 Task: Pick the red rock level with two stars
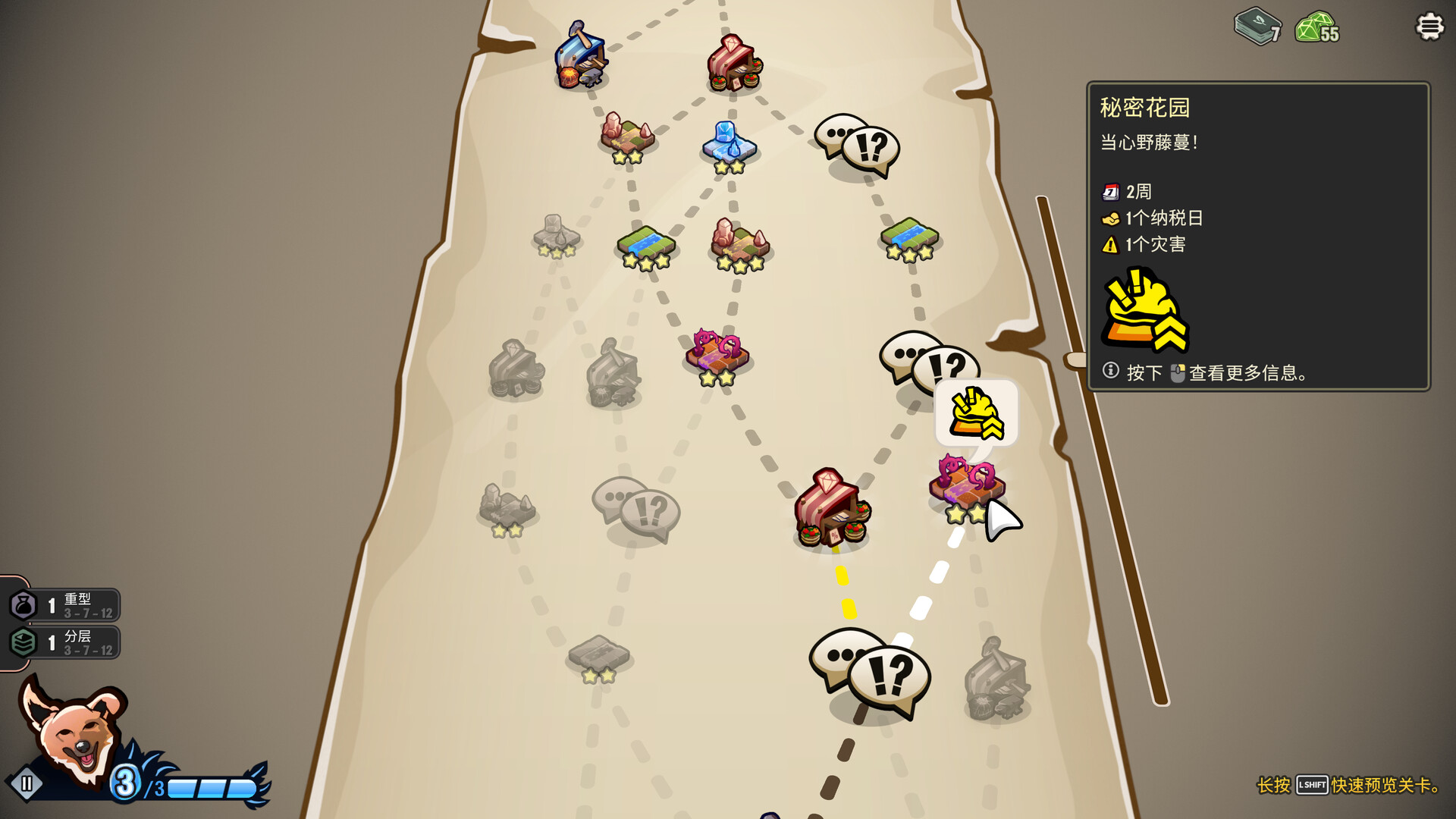point(627,138)
